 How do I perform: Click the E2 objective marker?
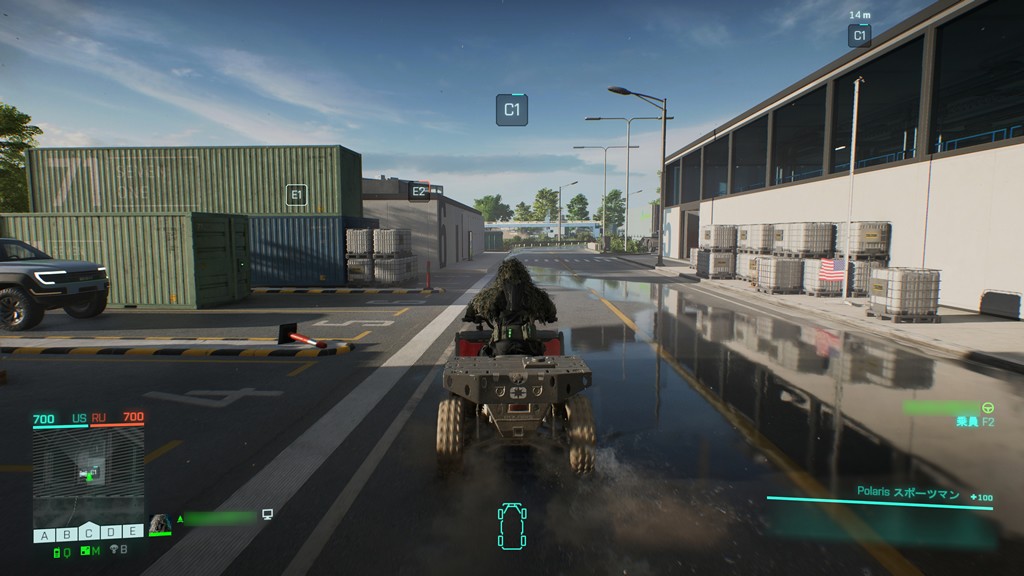pyautogui.click(x=419, y=190)
